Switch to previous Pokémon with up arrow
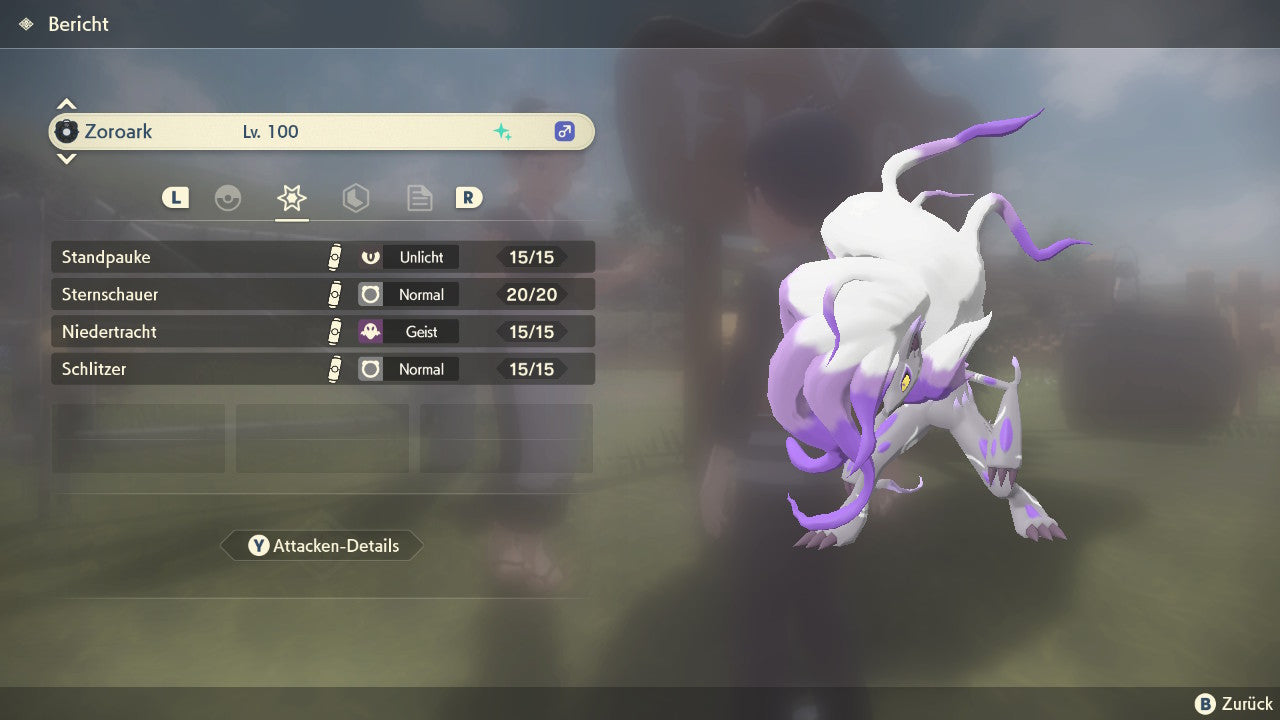 pyautogui.click(x=66, y=104)
